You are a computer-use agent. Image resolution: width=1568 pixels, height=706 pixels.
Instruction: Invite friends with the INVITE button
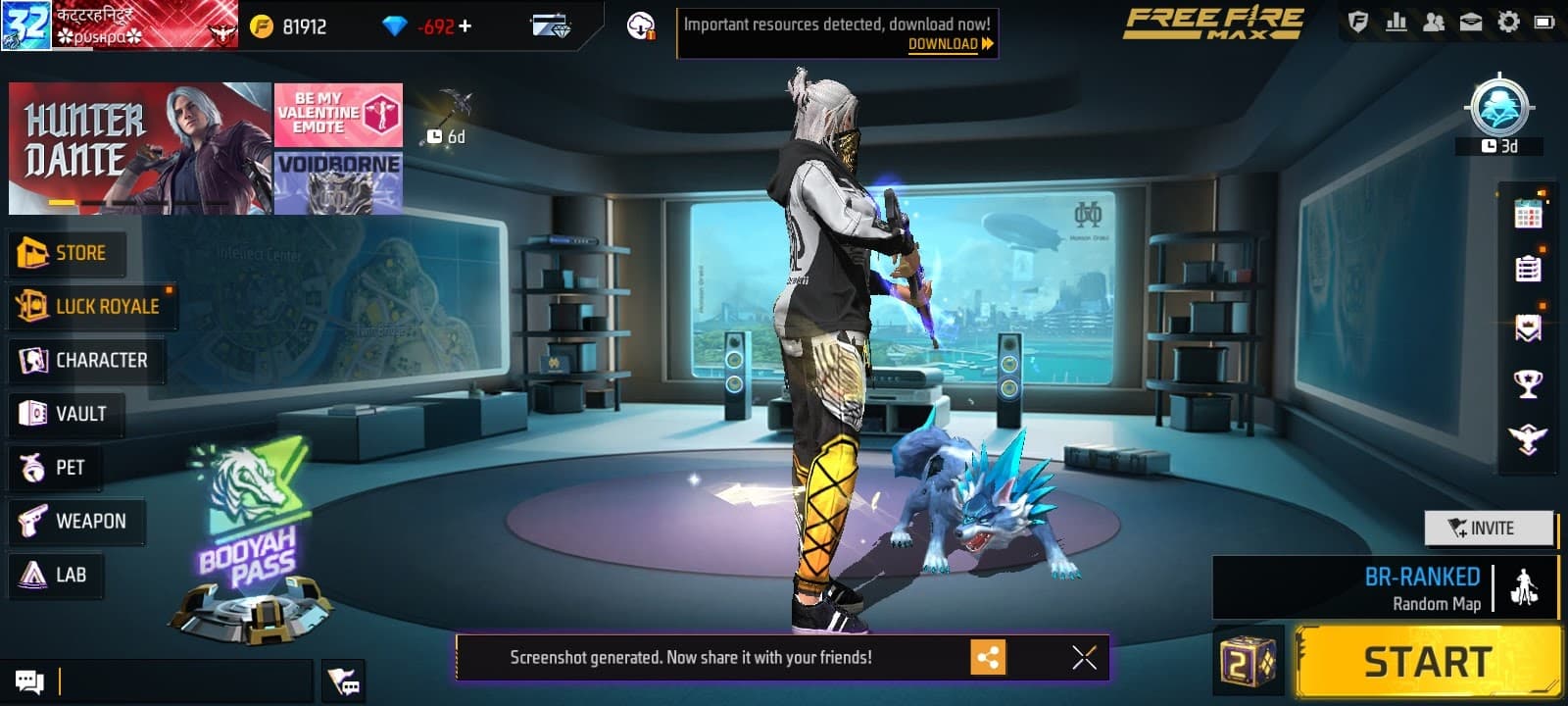click(1488, 529)
